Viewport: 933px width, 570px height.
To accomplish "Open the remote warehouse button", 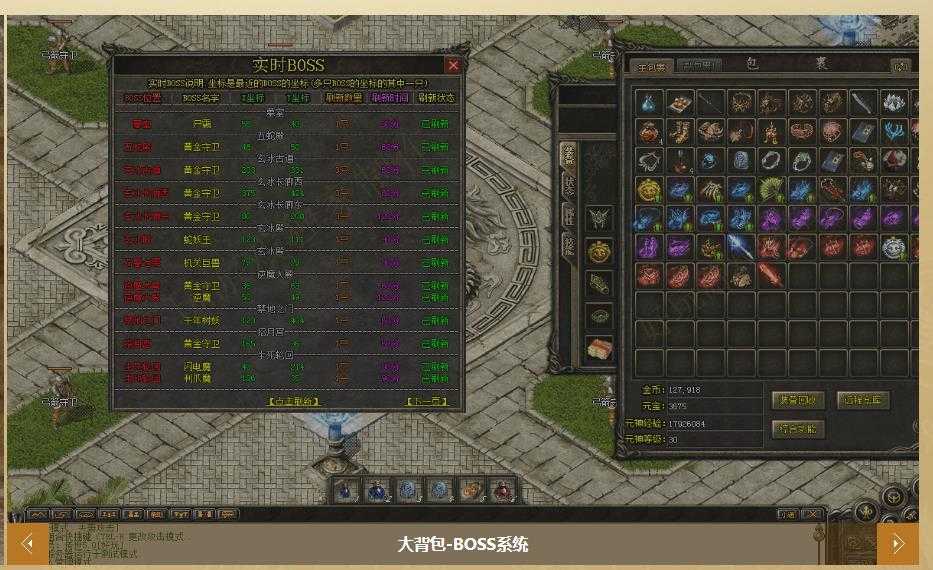I will coord(862,400).
